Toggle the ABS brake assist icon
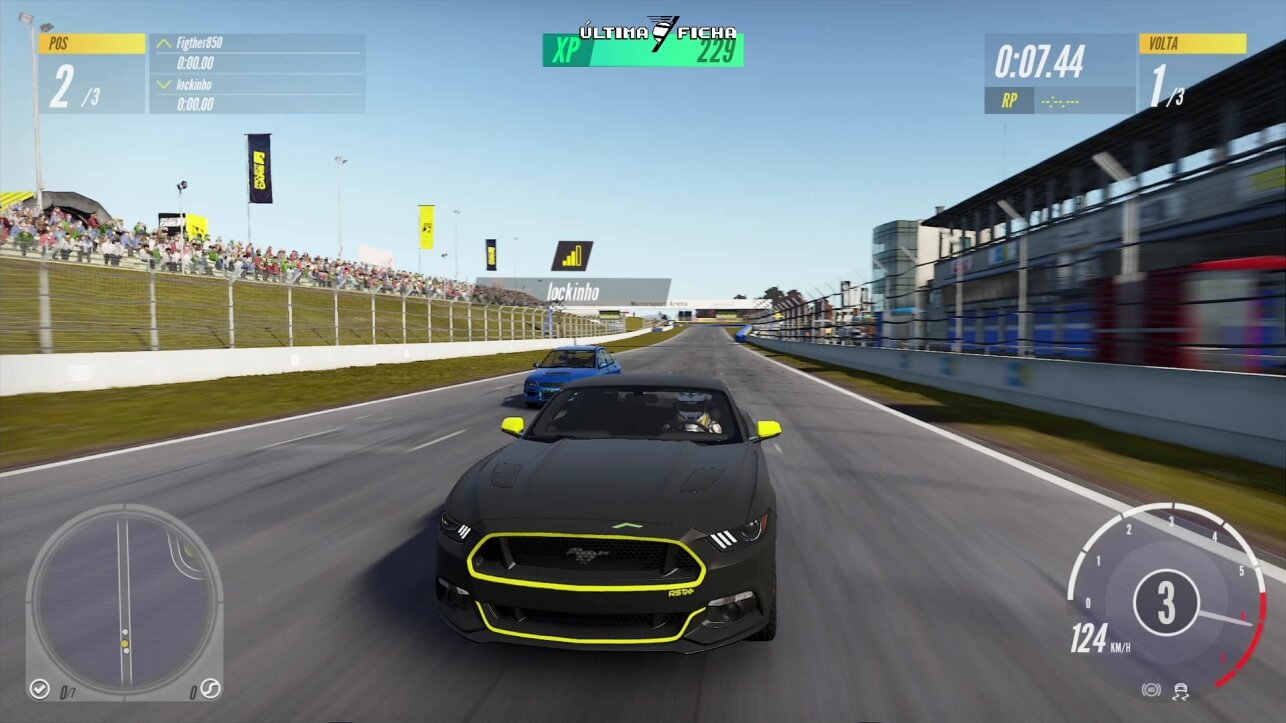Image resolution: width=1286 pixels, height=723 pixels. [1151, 690]
